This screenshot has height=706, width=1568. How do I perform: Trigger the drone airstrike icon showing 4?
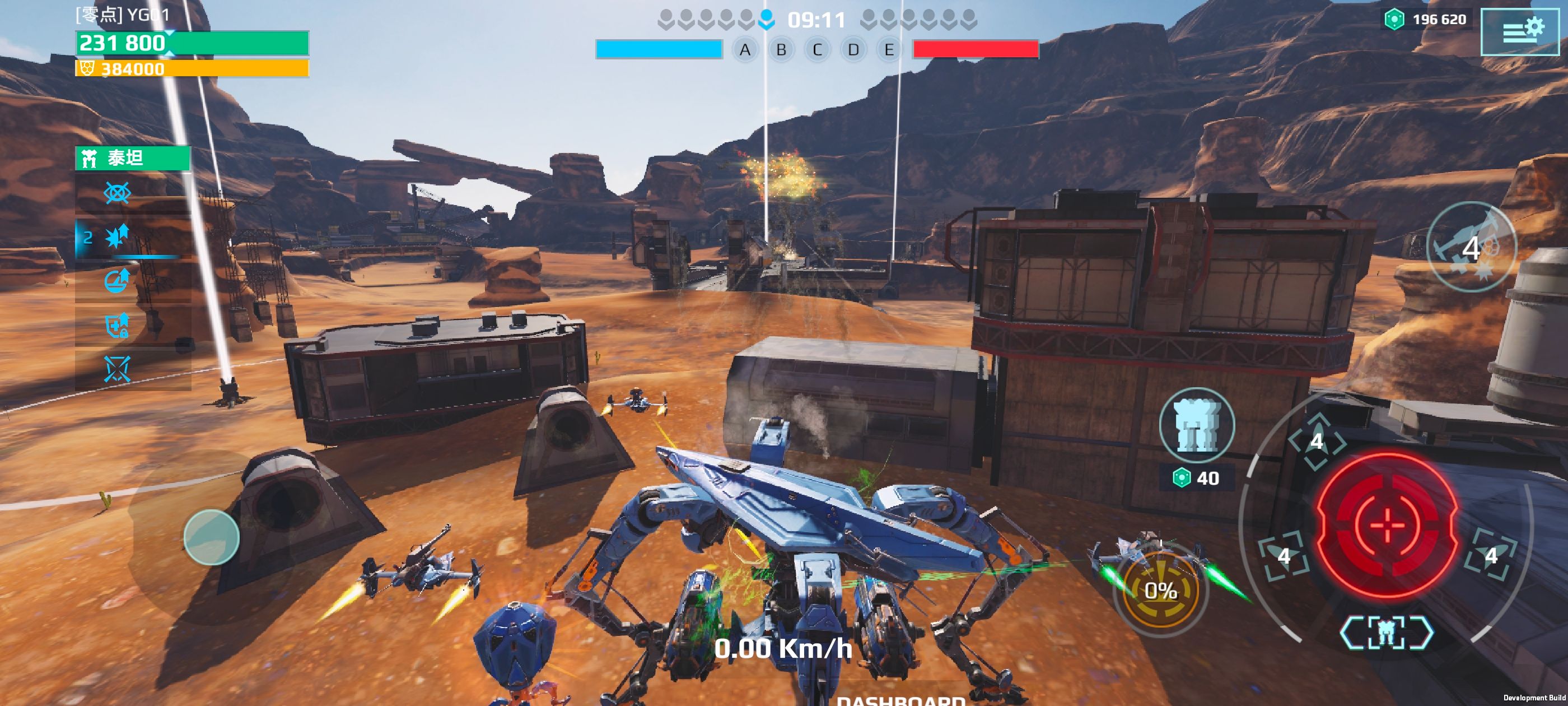coord(1470,247)
